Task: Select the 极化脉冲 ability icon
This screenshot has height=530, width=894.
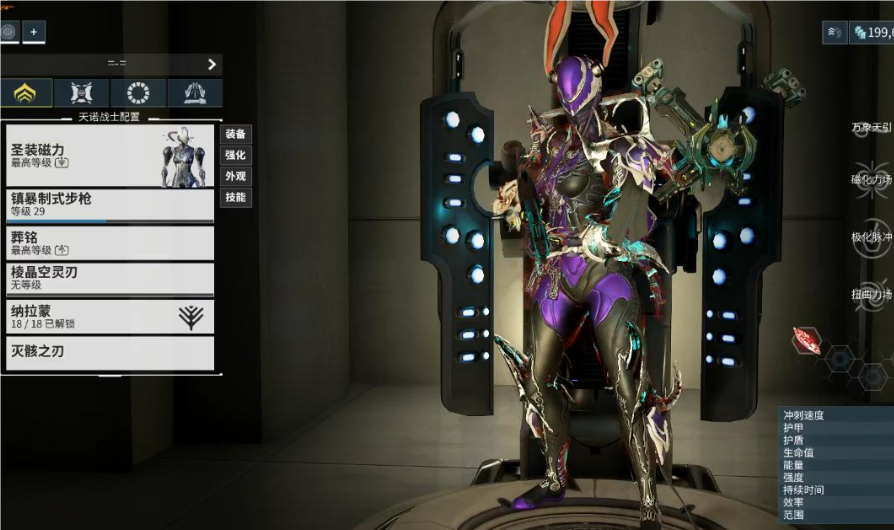Action: coord(871,237)
